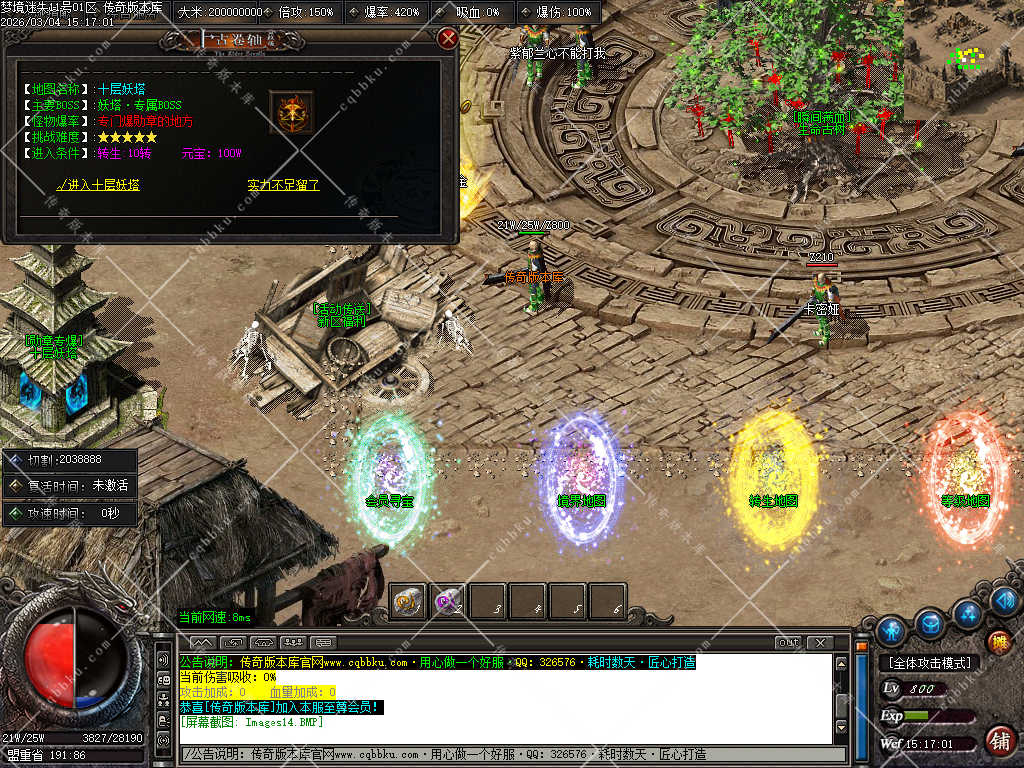The width and height of the screenshot is (1024, 768).
Task: Select the mountain-shaped chat channel tab
Action: [x=202, y=642]
